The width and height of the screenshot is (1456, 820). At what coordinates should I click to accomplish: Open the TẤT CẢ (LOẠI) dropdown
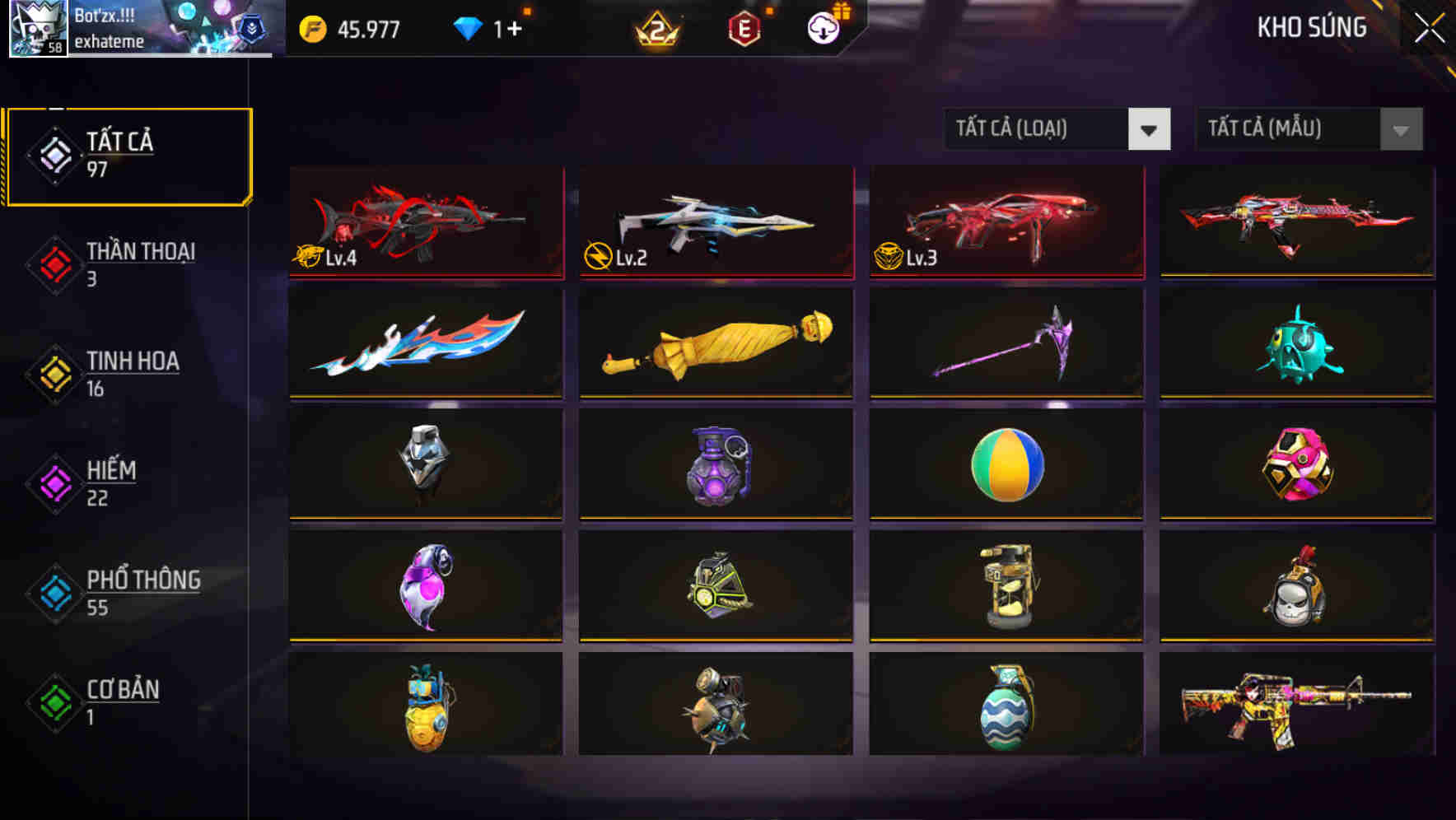pyautogui.click(x=1036, y=129)
